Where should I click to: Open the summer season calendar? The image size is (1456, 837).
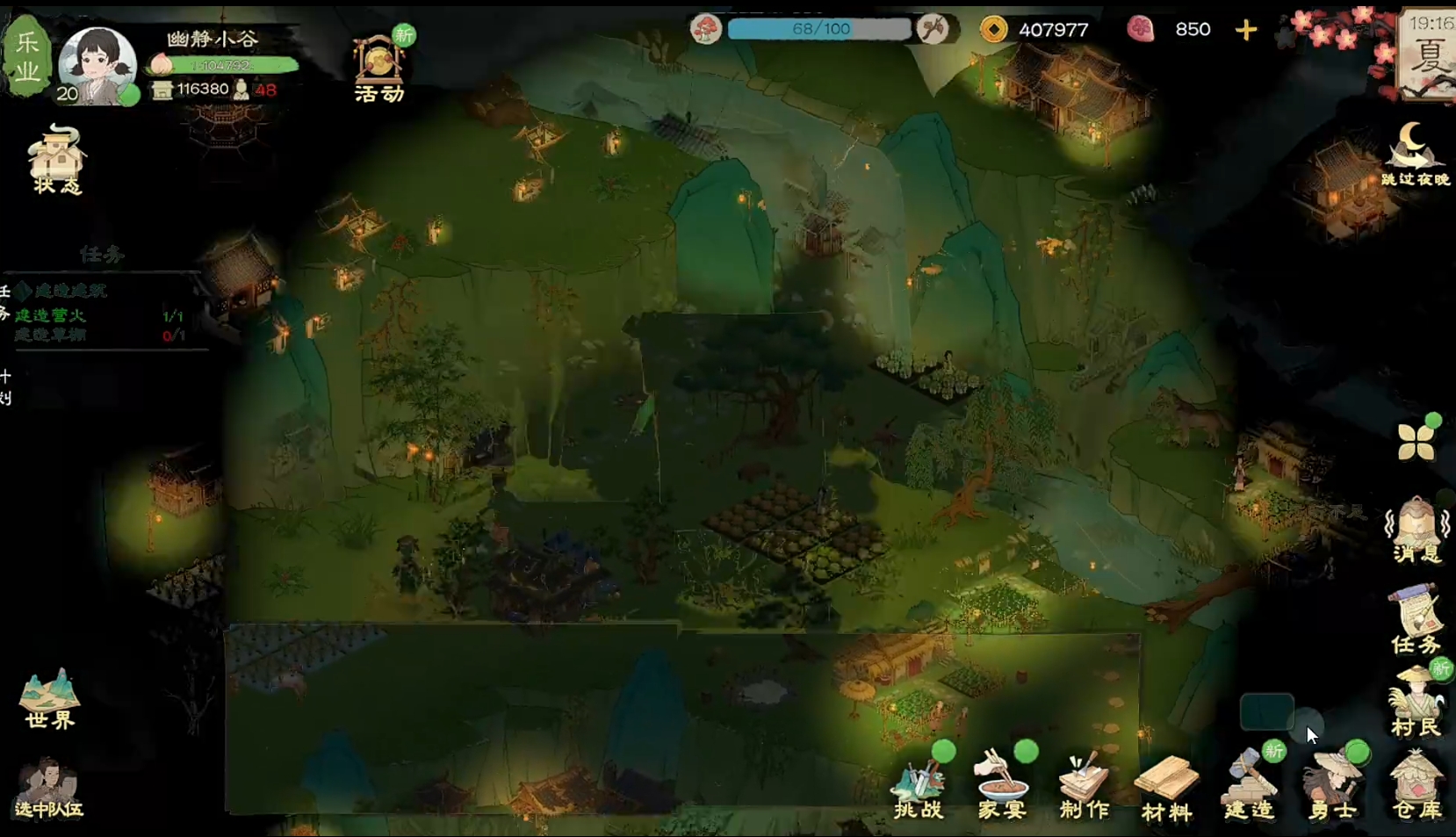(x=1427, y=54)
